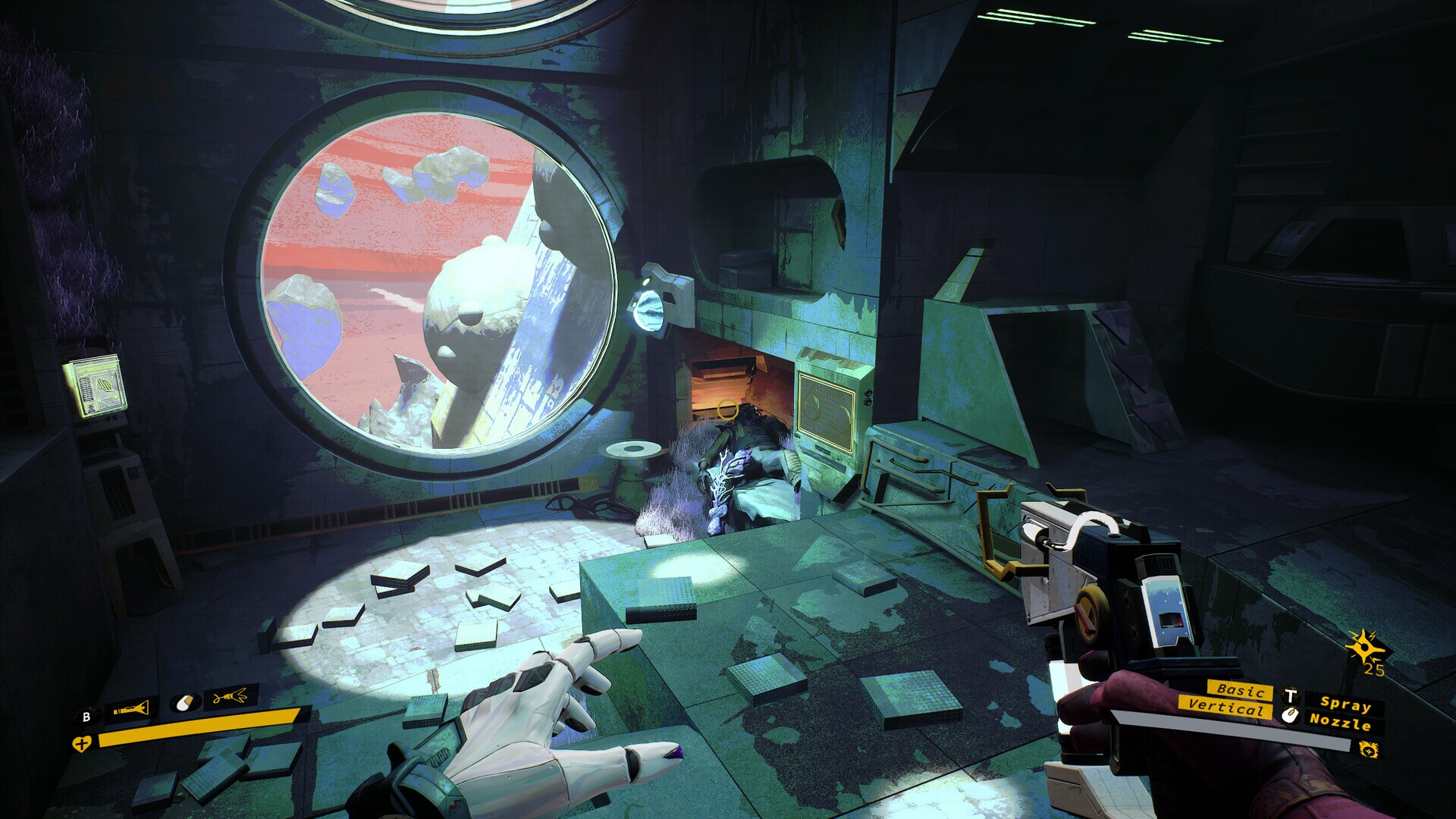Screen dimensions: 1456x819
Task: Click the heart-shaped health icon
Action: coord(82,744)
